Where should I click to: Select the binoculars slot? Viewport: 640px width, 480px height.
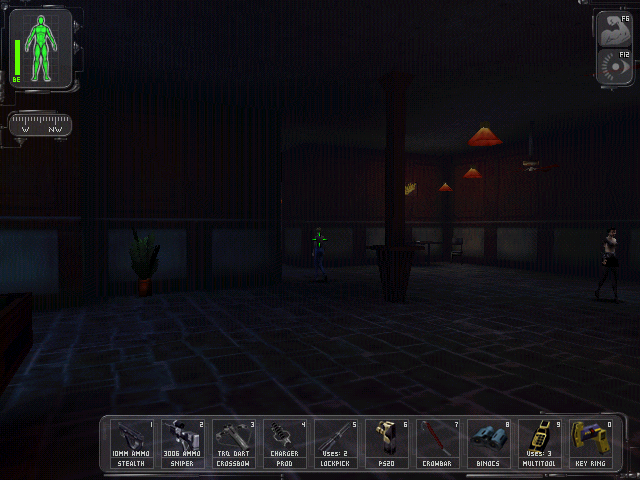pyautogui.click(x=489, y=443)
